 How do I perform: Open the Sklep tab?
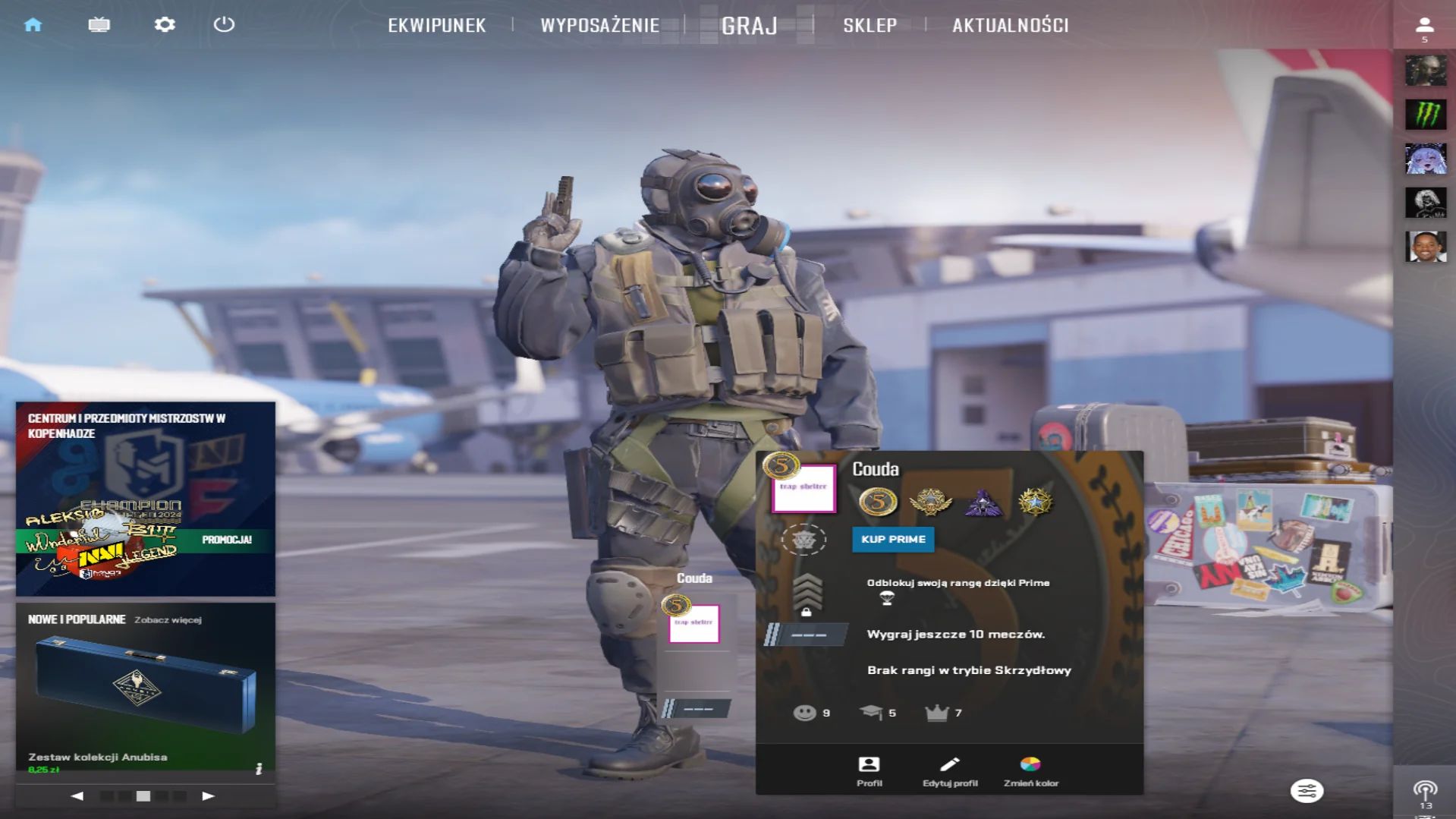(870, 26)
